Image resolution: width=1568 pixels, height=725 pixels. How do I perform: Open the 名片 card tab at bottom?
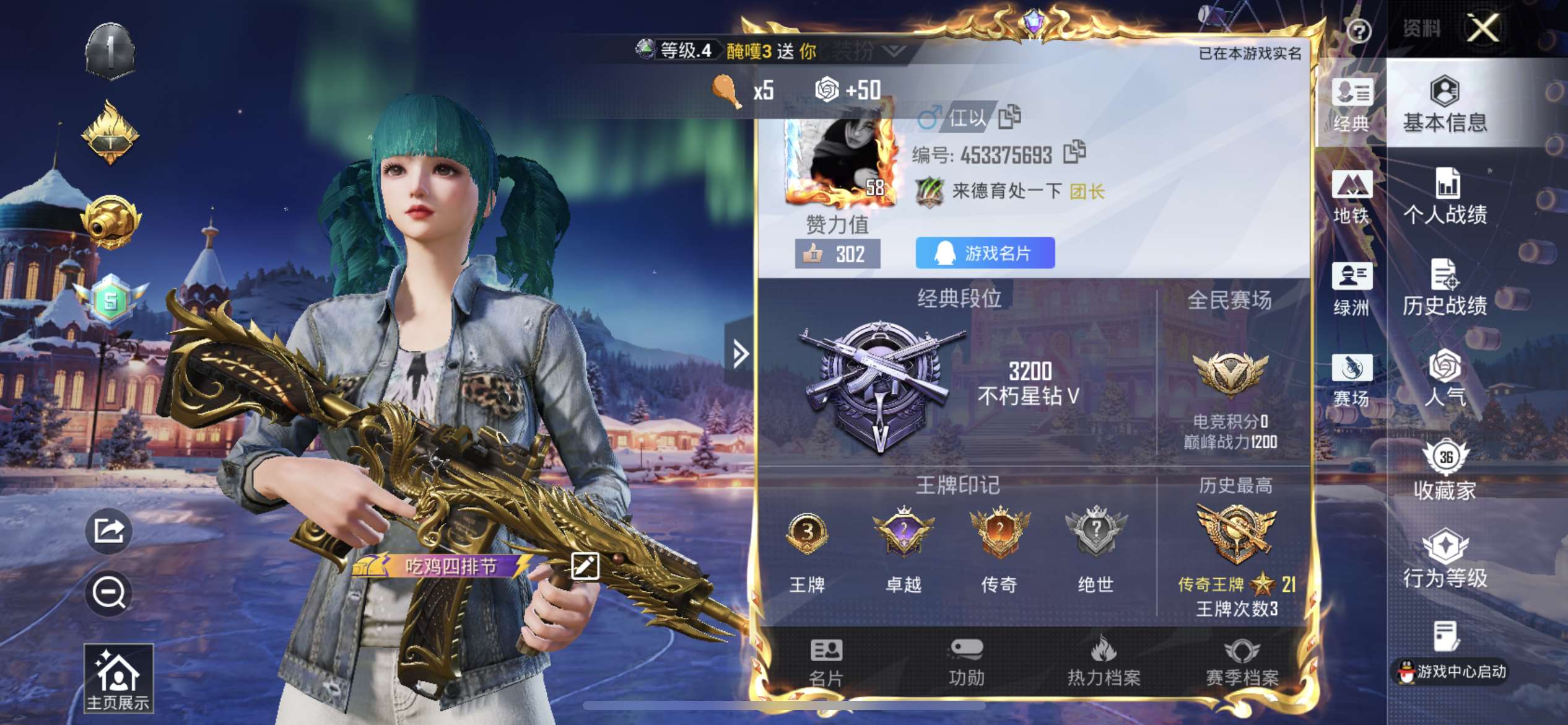pos(826,662)
